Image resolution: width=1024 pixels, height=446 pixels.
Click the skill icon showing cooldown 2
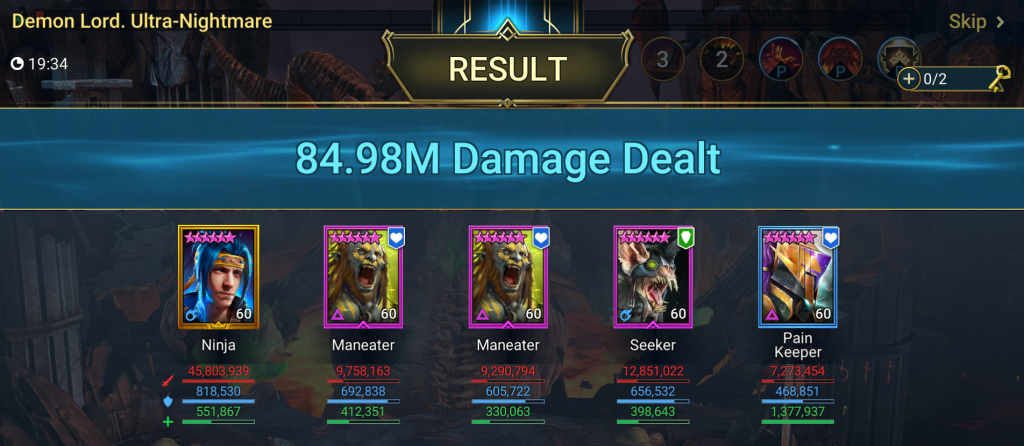(720, 59)
